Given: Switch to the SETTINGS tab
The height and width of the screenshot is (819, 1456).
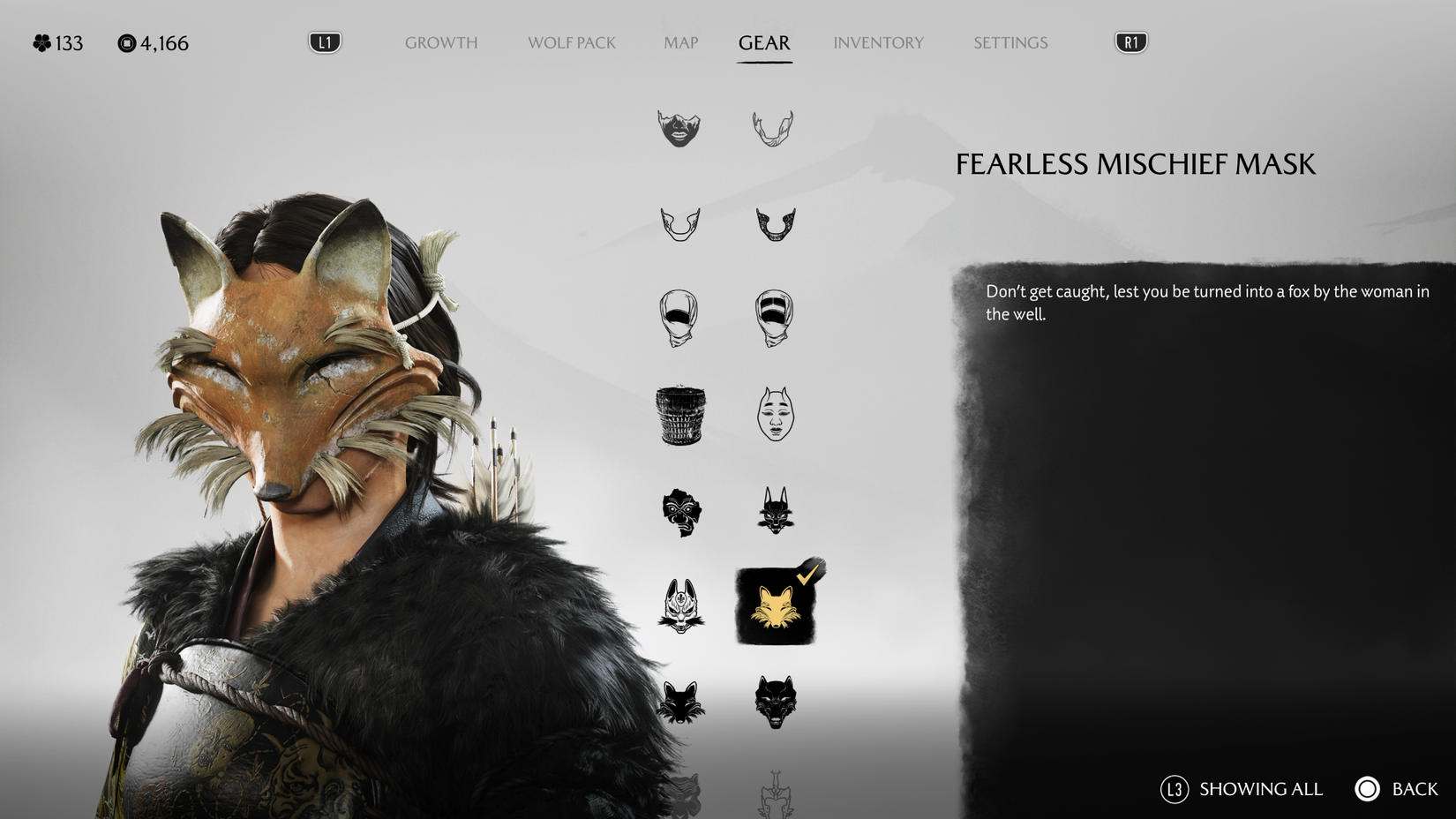Looking at the screenshot, I should click(1010, 42).
